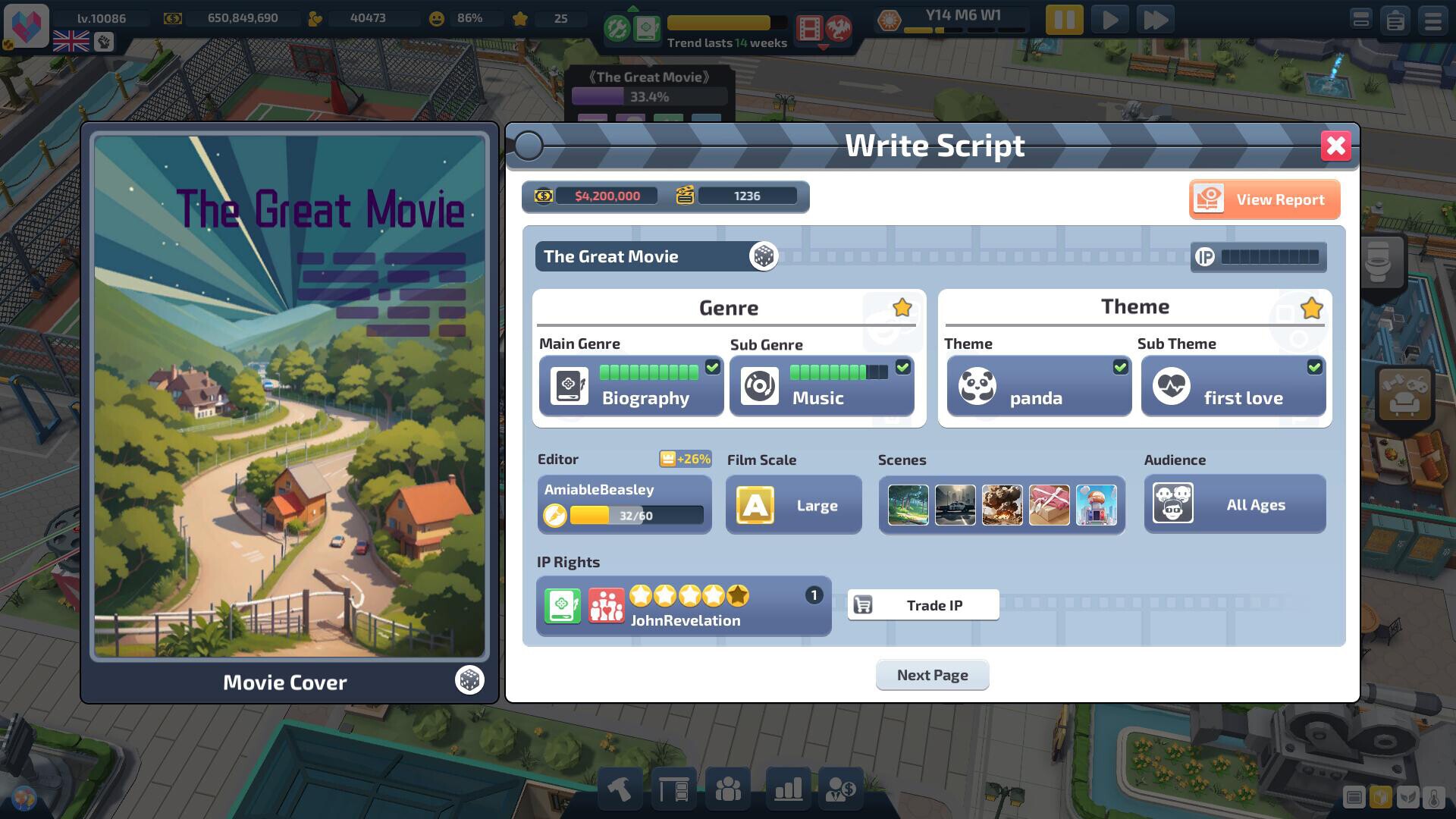Click Trade IP for JohnRevelation
Viewport: 1456px width, 819px height.
point(922,604)
